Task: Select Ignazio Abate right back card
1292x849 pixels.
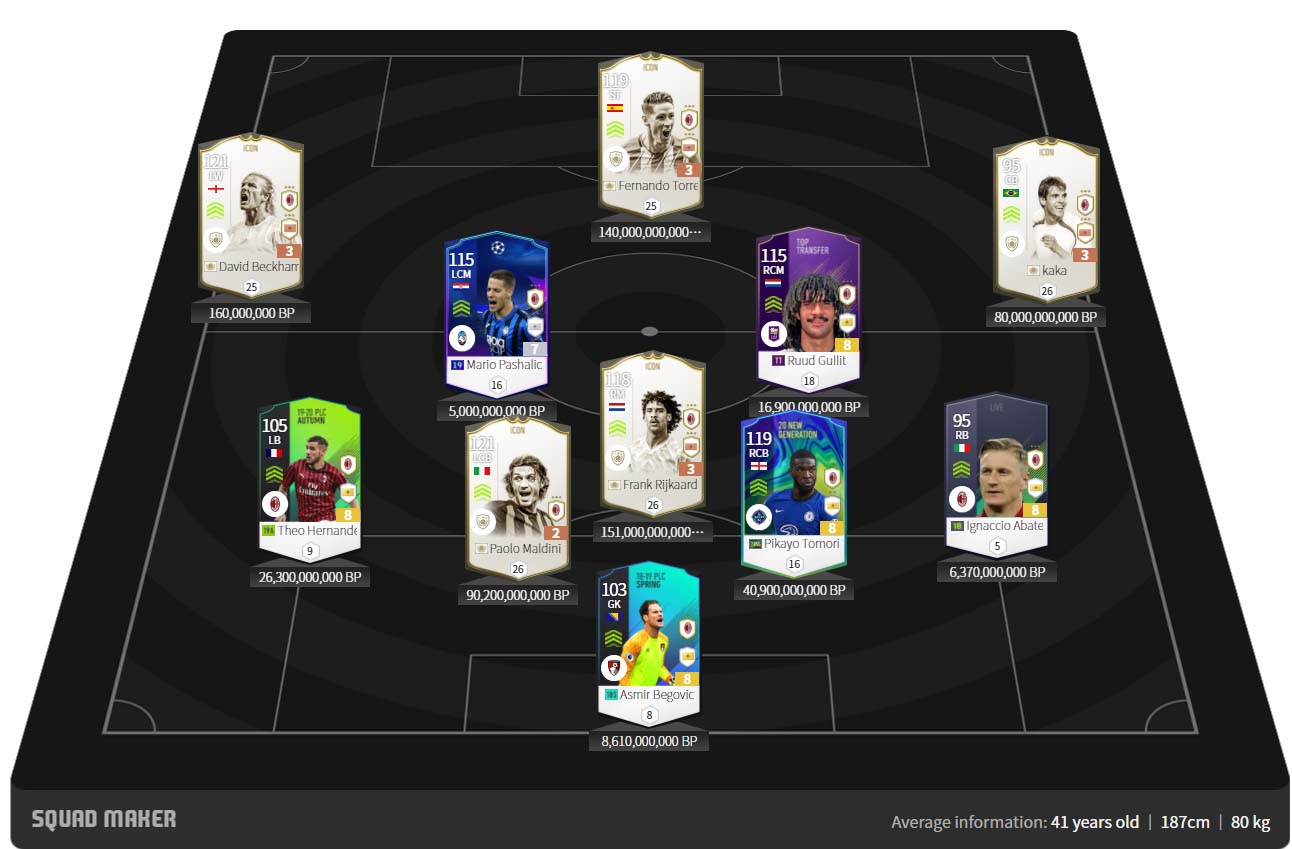Action: tap(997, 470)
